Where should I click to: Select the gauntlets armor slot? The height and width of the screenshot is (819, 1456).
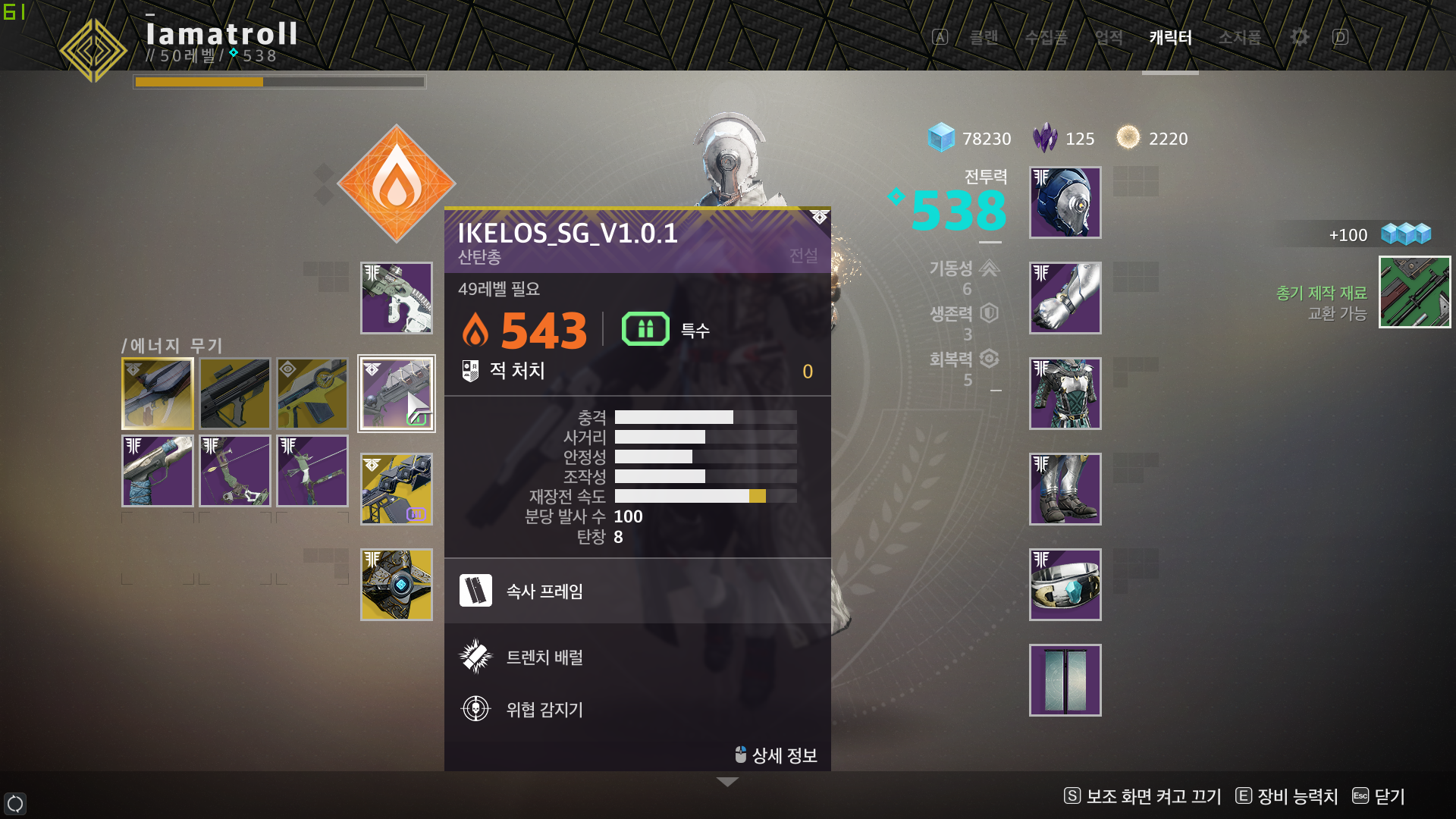(x=1065, y=298)
